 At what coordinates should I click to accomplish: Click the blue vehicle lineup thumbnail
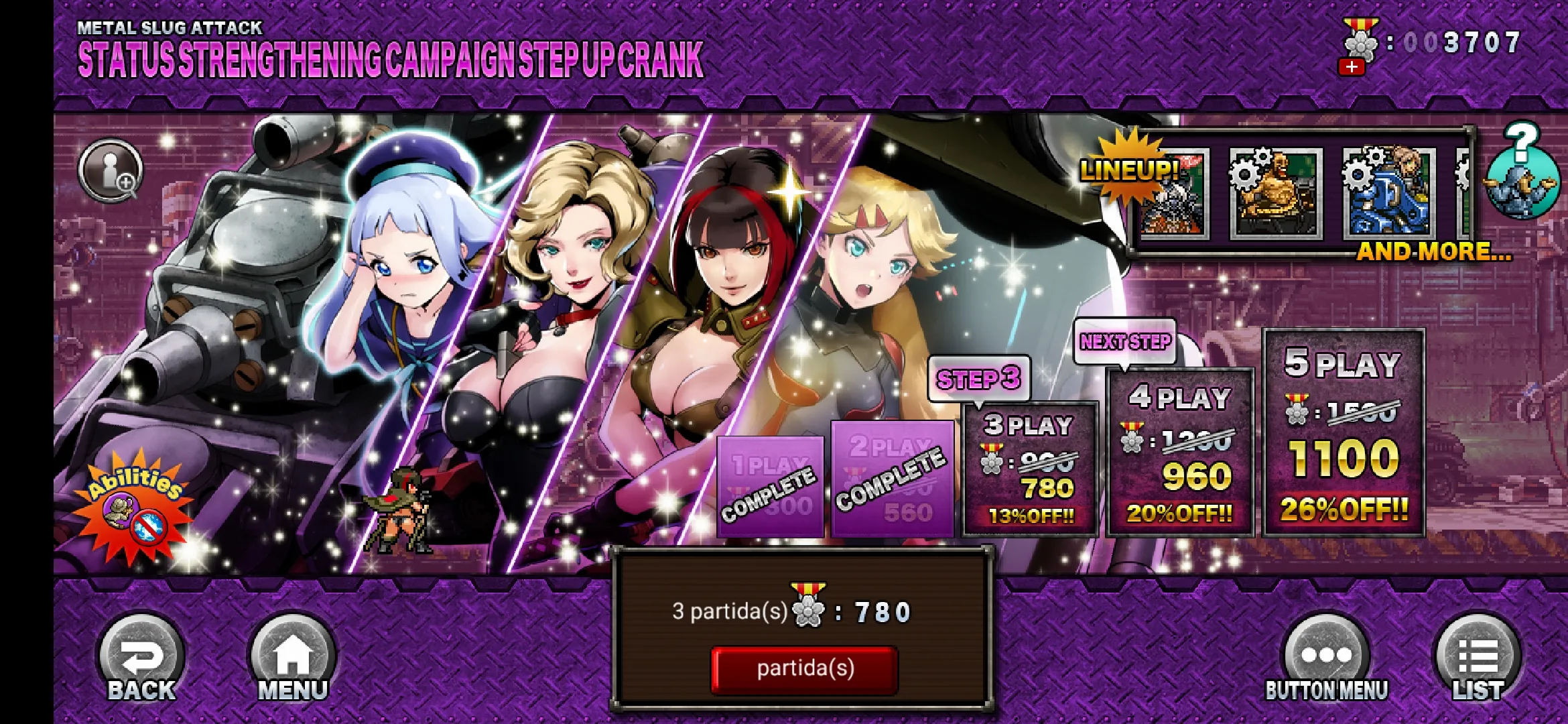pos(1389,194)
